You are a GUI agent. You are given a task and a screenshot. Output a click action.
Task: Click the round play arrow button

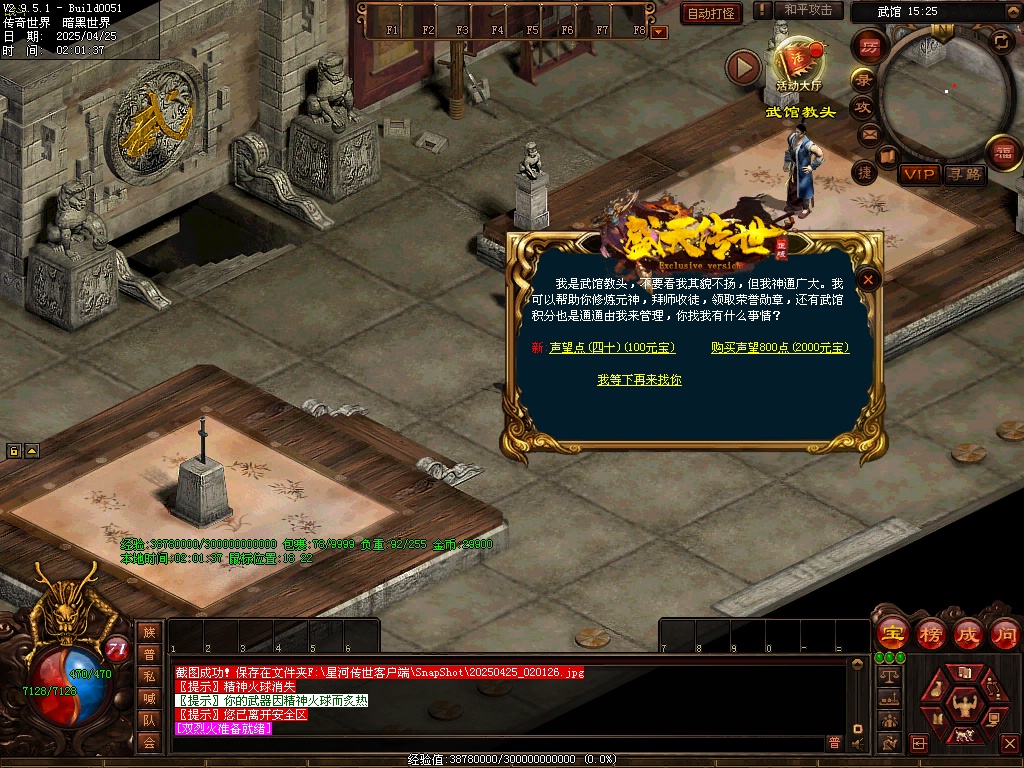(x=743, y=67)
